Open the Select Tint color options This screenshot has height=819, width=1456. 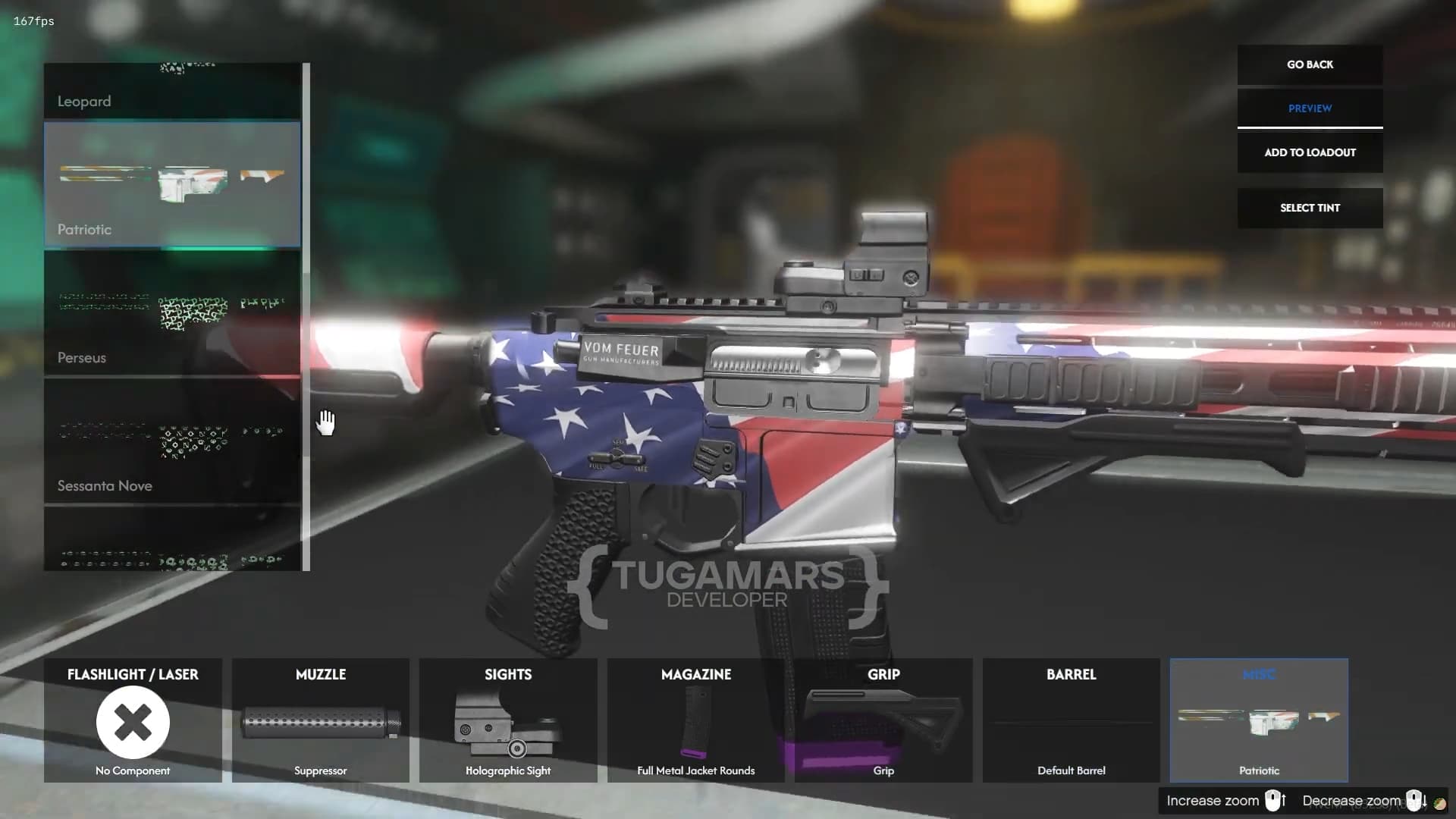click(x=1310, y=207)
